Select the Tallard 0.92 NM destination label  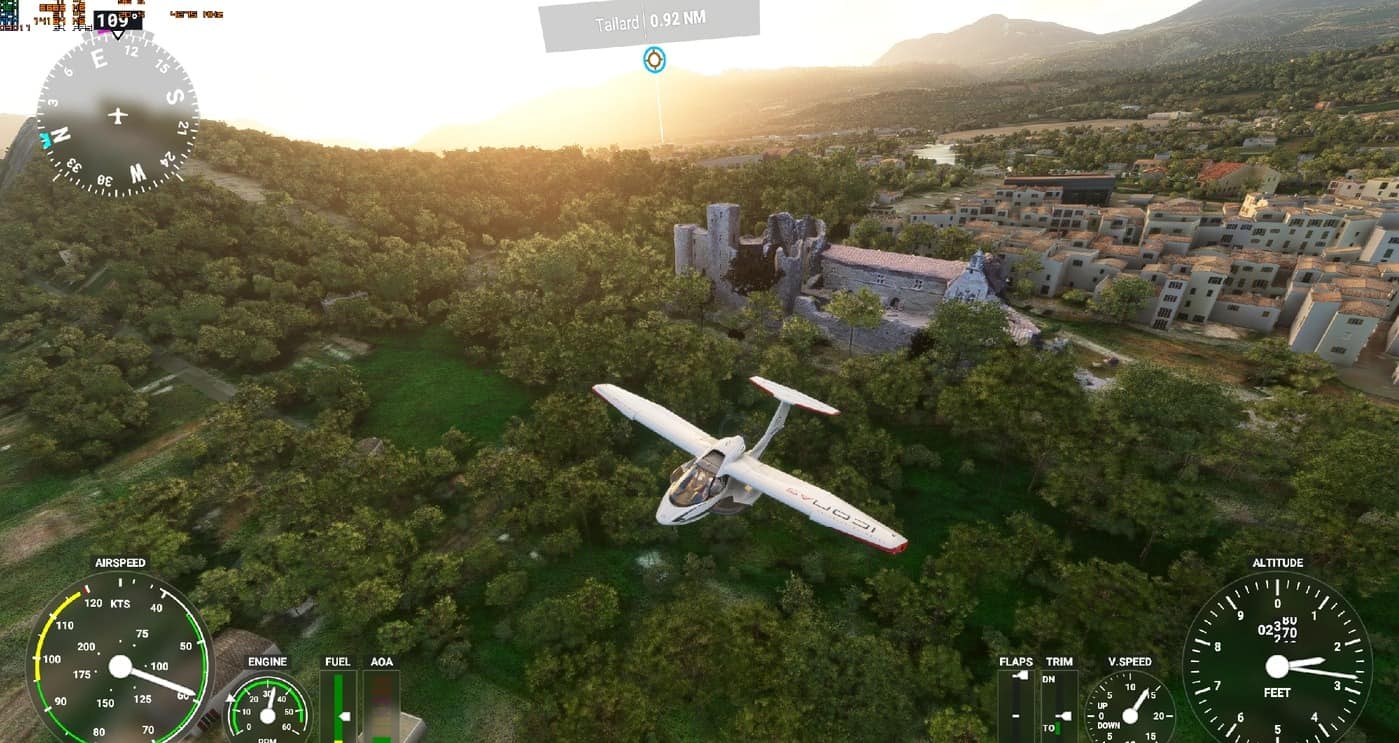[648, 22]
